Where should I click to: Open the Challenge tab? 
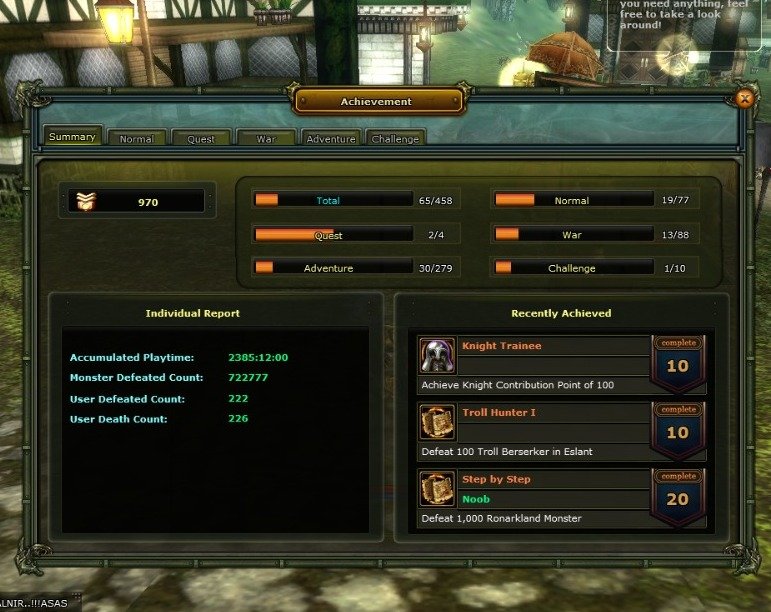pos(395,139)
